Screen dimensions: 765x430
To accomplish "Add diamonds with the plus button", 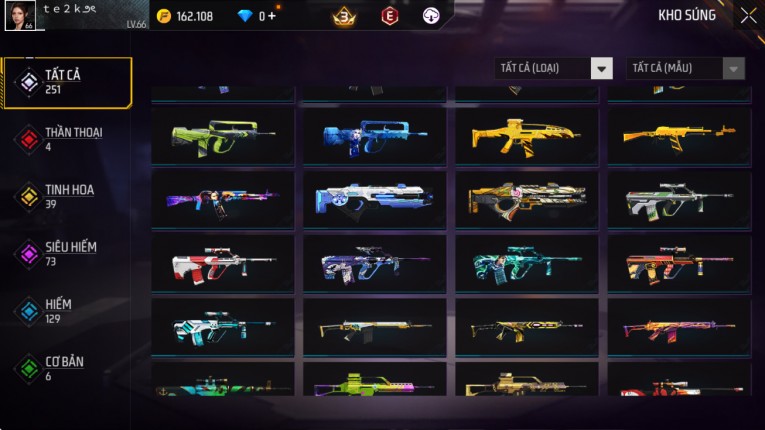I will 272,16.
